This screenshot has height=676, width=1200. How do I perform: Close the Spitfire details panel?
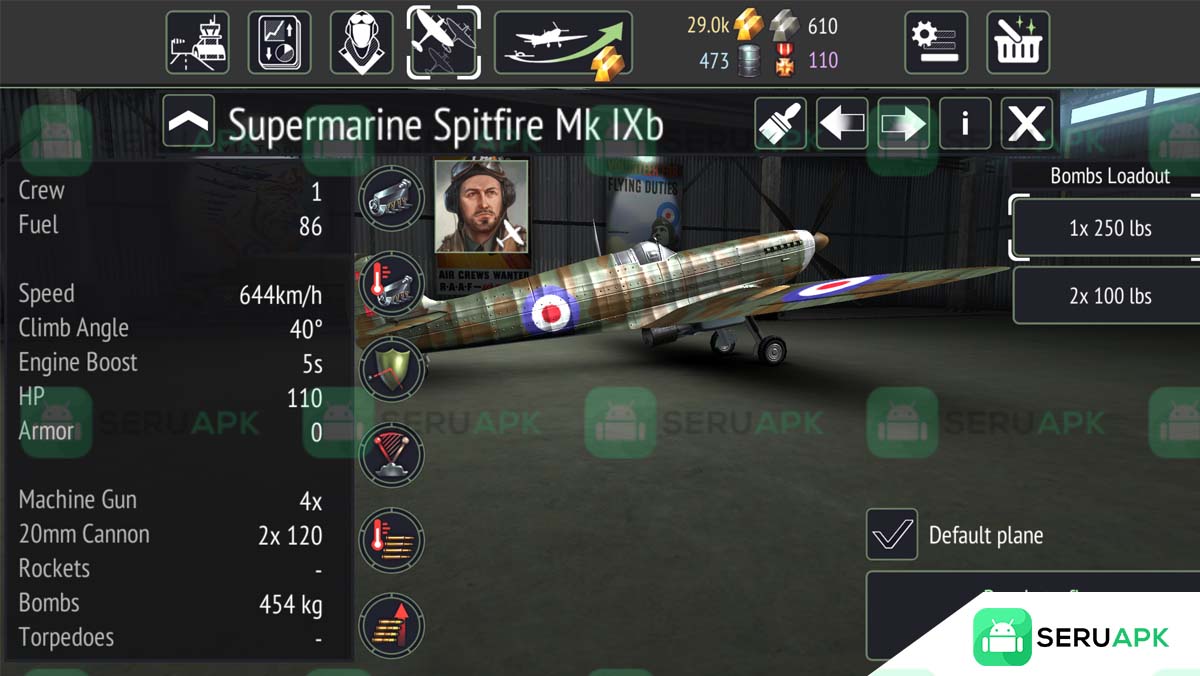(1026, 123)
